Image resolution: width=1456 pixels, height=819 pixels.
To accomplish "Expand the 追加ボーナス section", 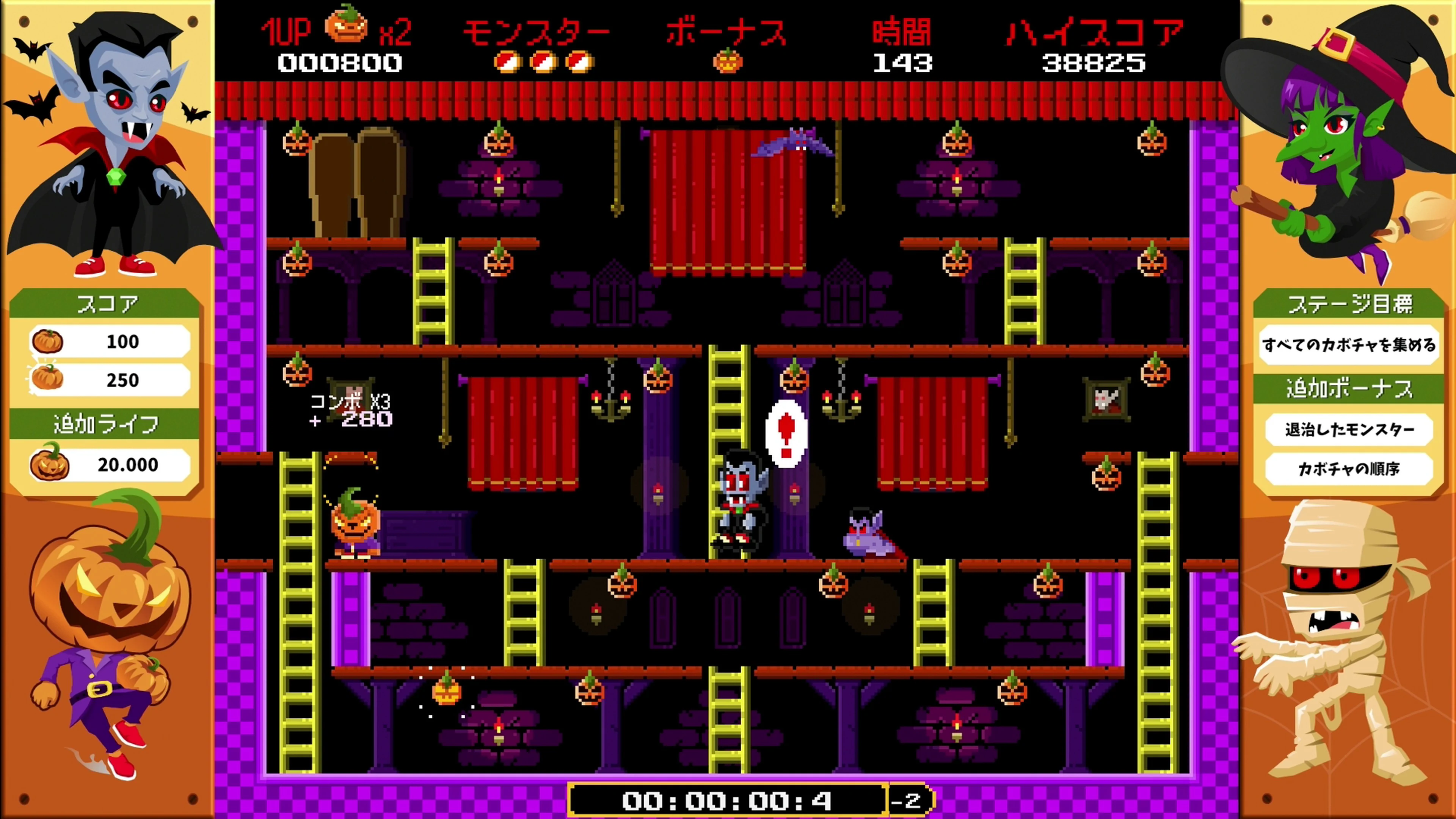I will [x=1350, y=388].
